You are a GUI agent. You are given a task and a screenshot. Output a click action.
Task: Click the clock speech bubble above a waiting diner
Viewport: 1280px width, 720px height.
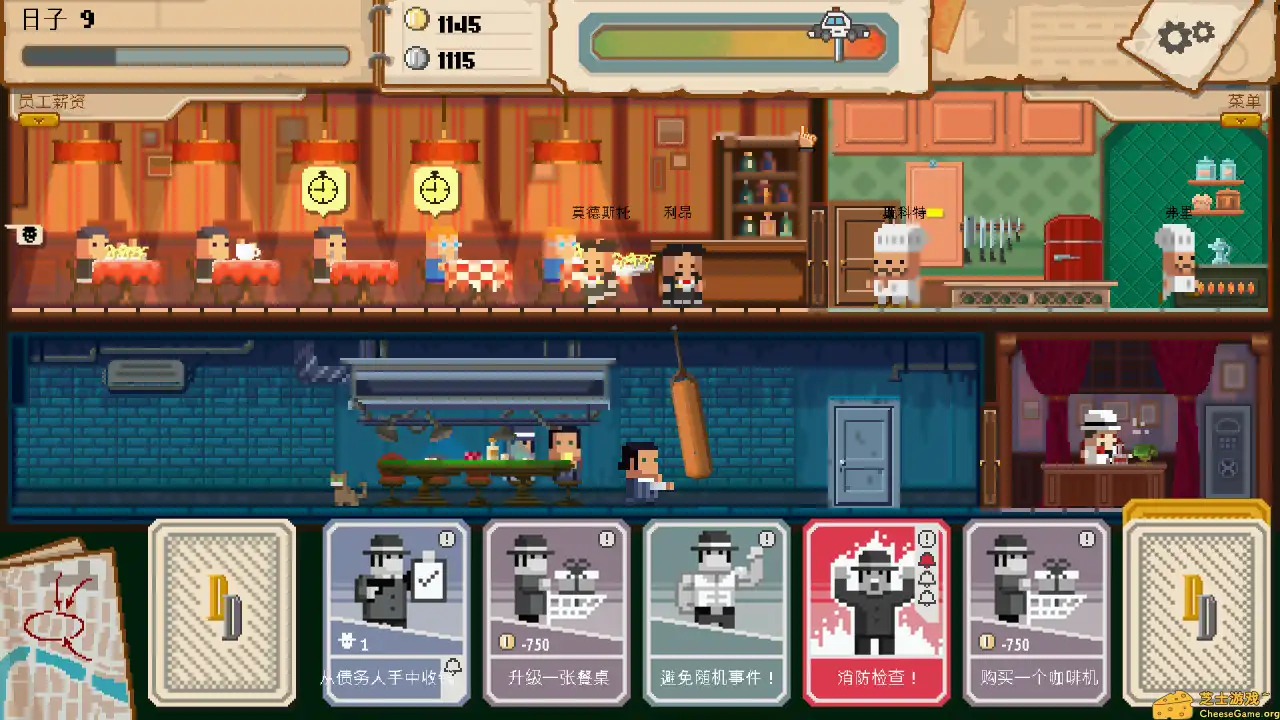tap(324, 188)
